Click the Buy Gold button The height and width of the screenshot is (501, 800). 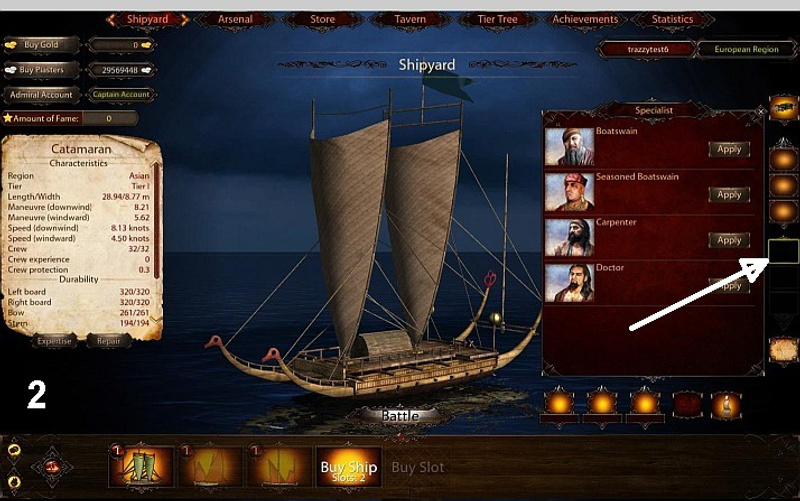[x=41, y=45]
